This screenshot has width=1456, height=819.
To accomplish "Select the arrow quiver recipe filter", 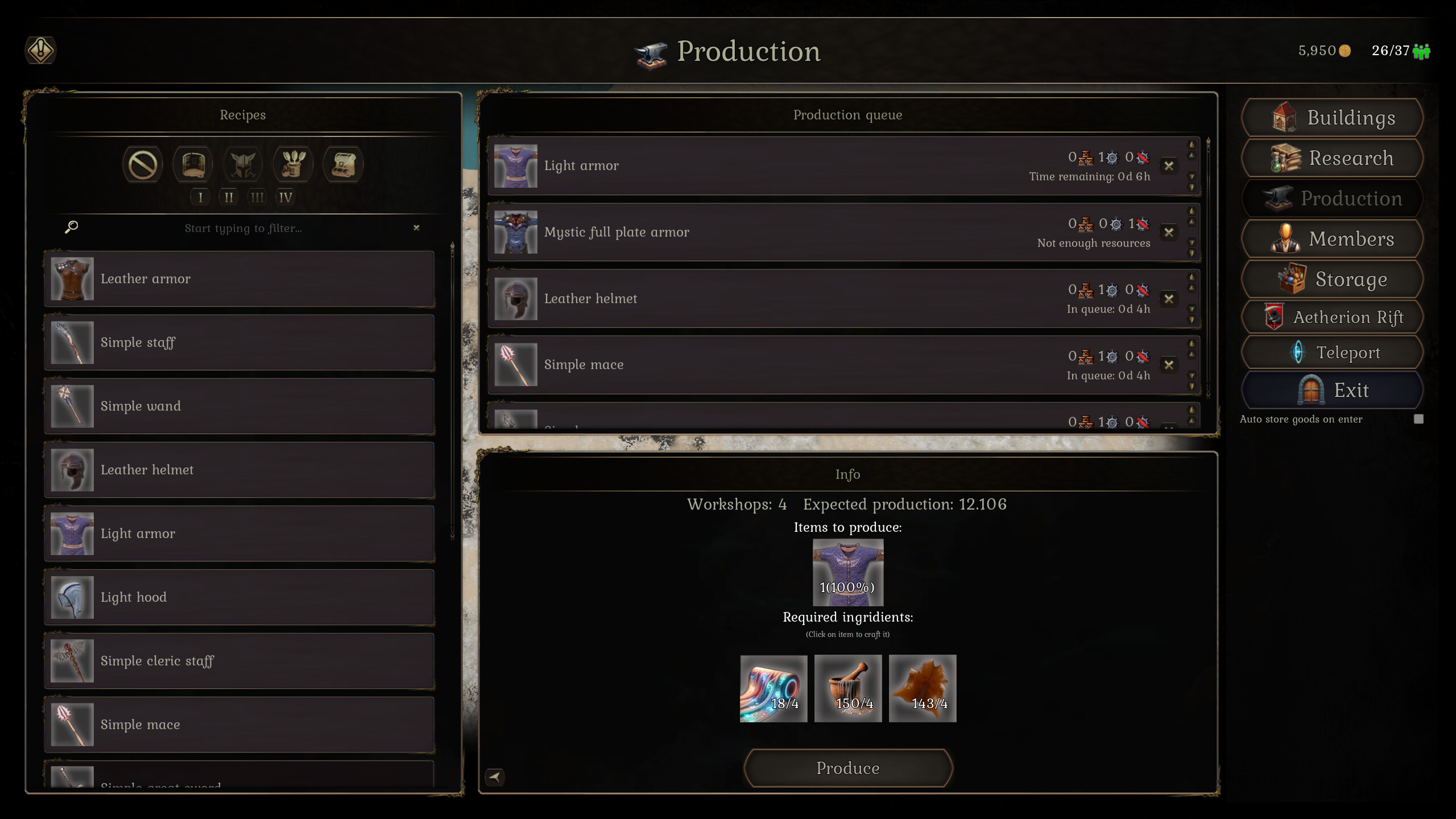I will 293,164.
